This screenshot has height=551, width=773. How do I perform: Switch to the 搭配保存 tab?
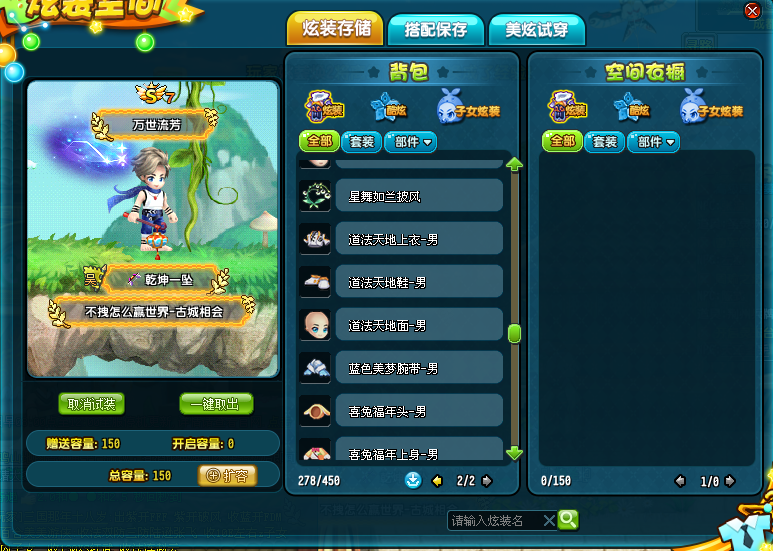click(x=435, y=29)
